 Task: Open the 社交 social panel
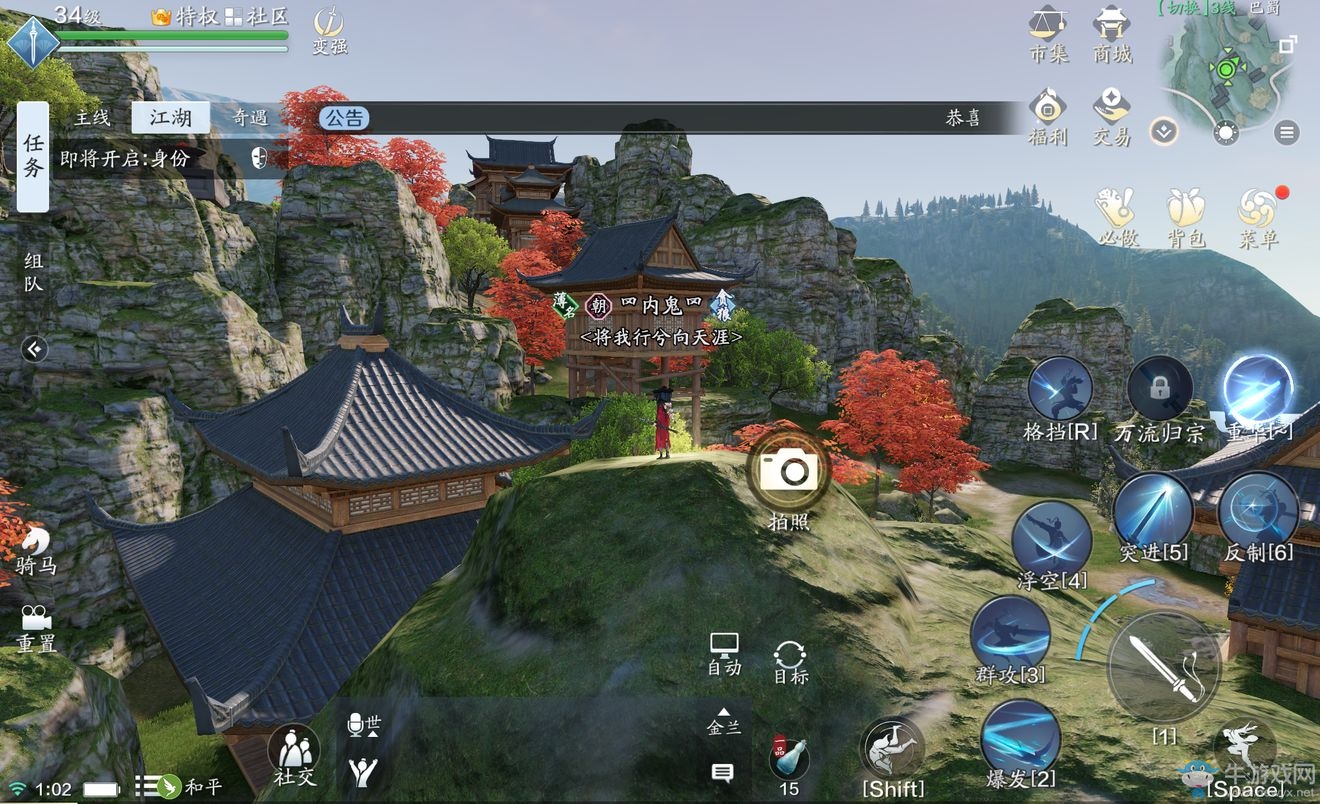(294, 750)
